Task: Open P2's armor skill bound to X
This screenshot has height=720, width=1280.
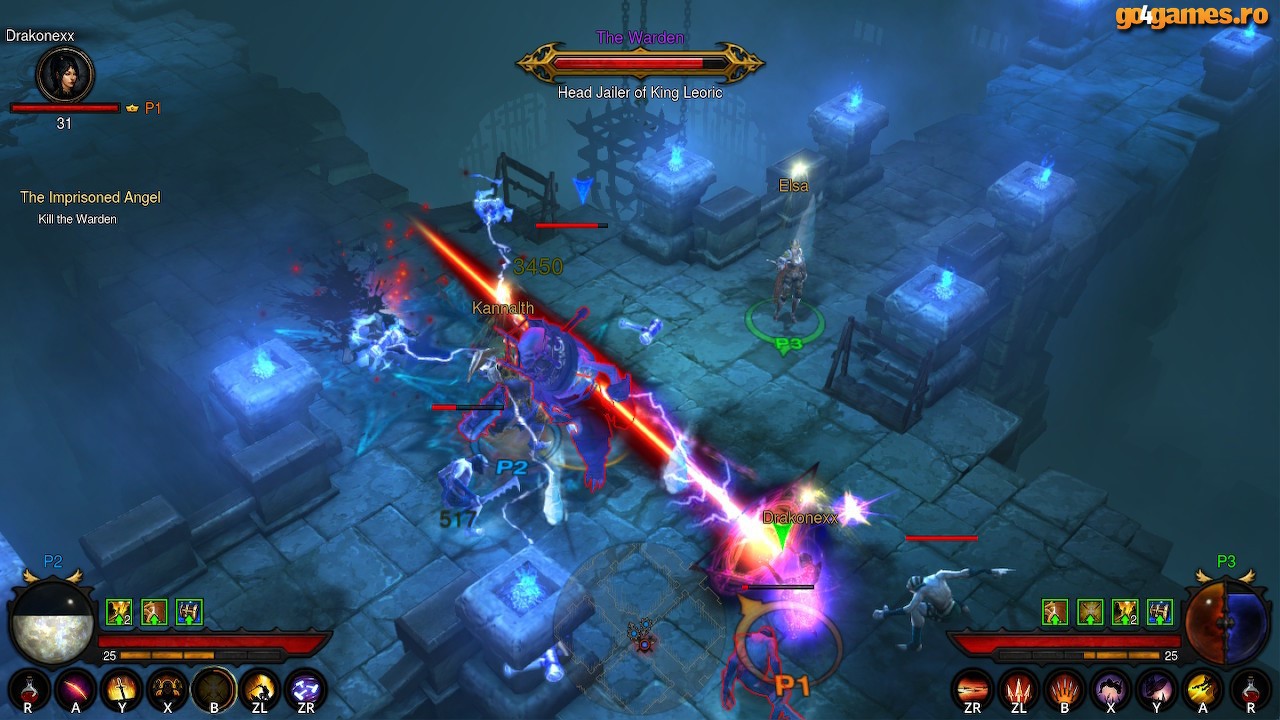Action: point(166,689)
